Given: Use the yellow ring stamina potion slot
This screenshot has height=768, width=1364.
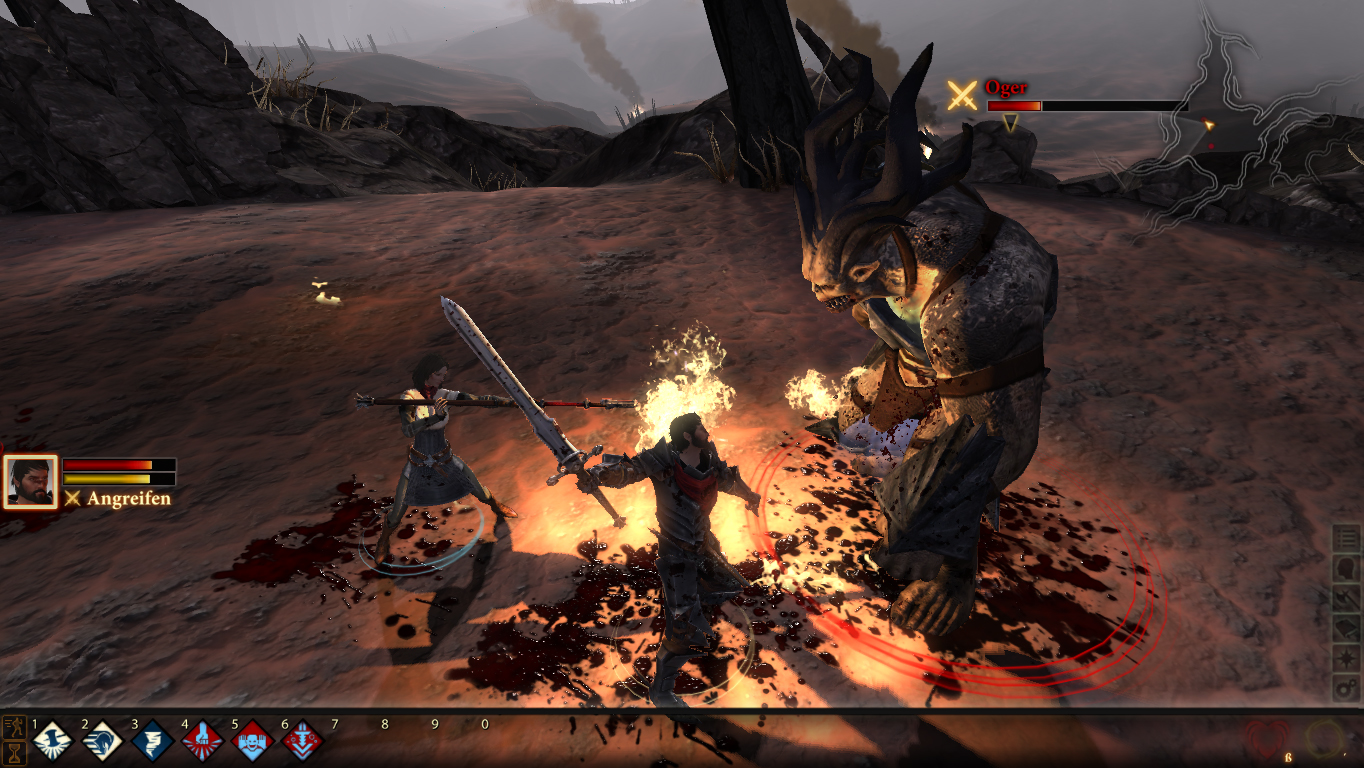Looking at the screenshot, I should click(x=1324, y=740).
